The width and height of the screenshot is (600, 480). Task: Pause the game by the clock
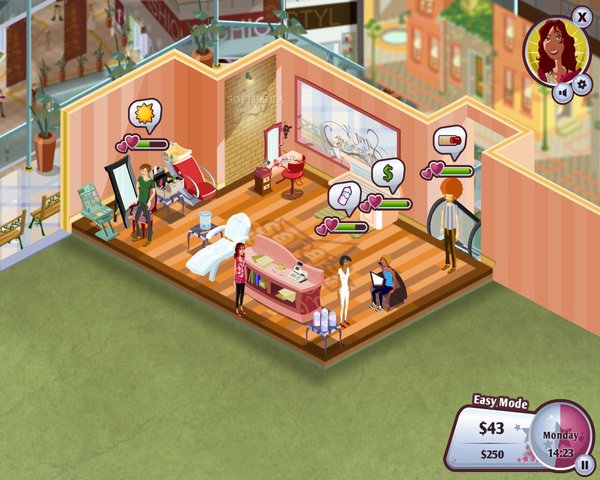(x=584, y=463)
